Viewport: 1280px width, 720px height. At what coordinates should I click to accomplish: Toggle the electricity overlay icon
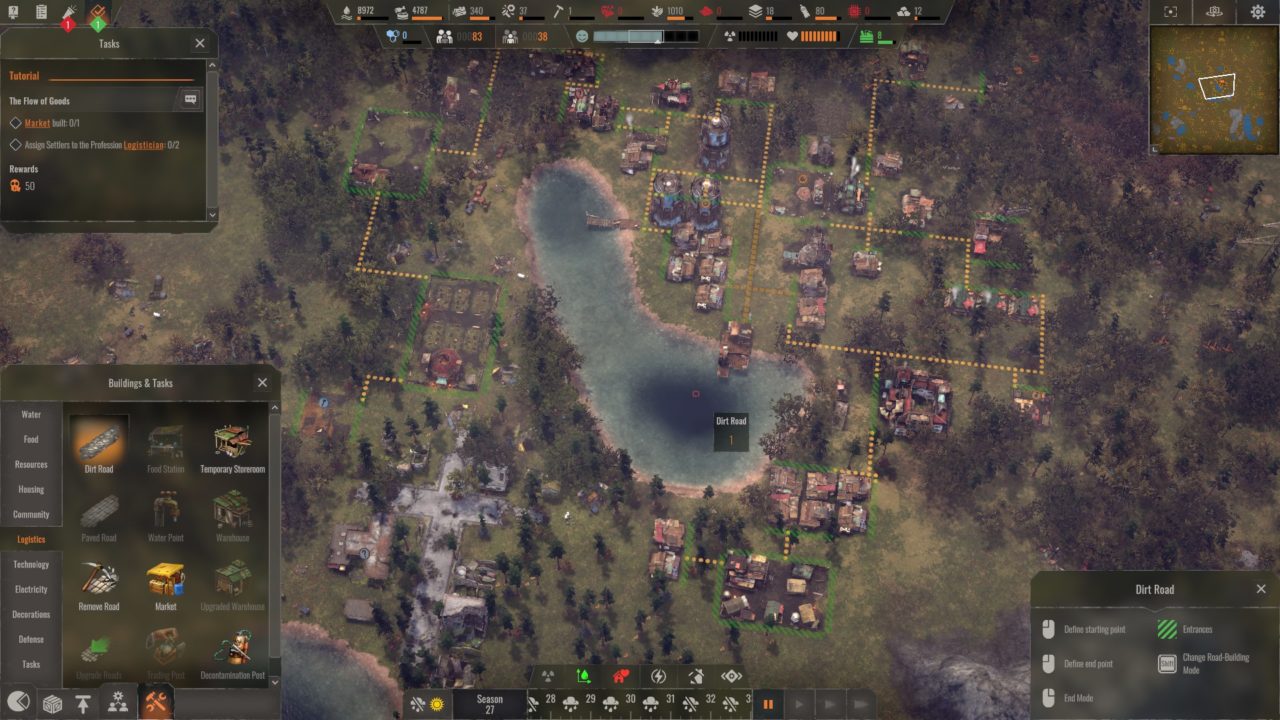point(658,676)
